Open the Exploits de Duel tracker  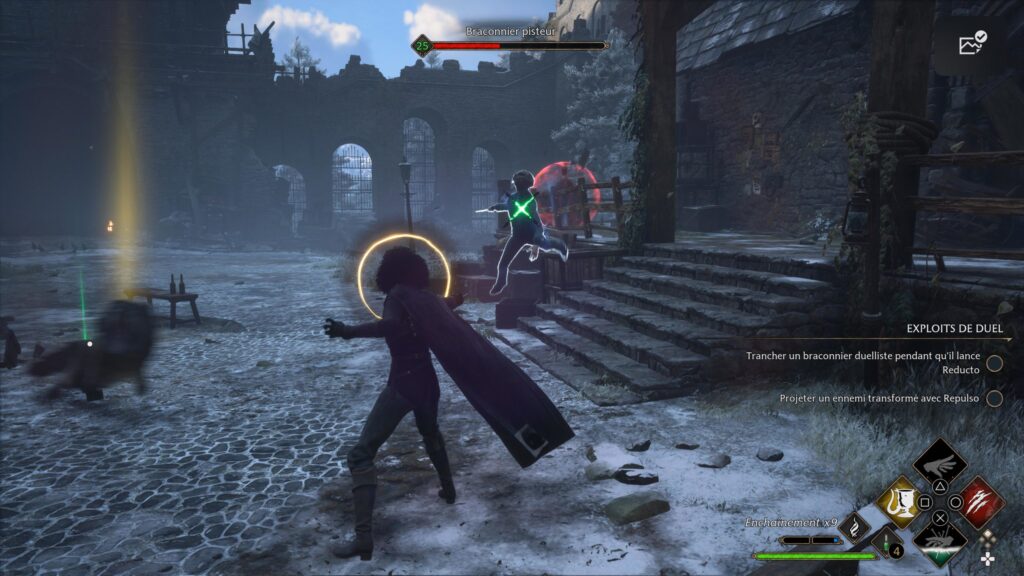click(954, 329)
